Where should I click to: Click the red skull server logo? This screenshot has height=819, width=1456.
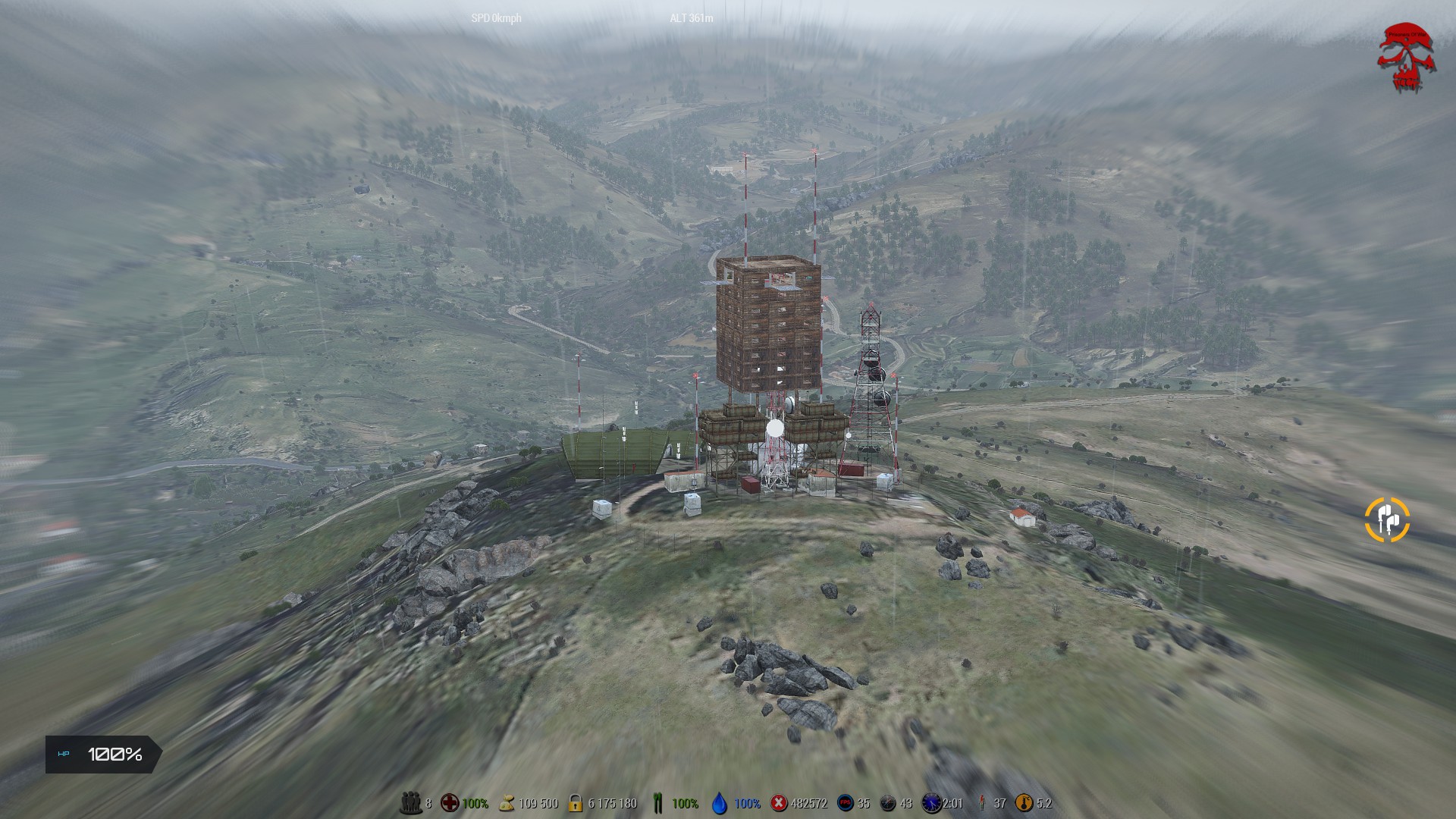pos(1407,58)
